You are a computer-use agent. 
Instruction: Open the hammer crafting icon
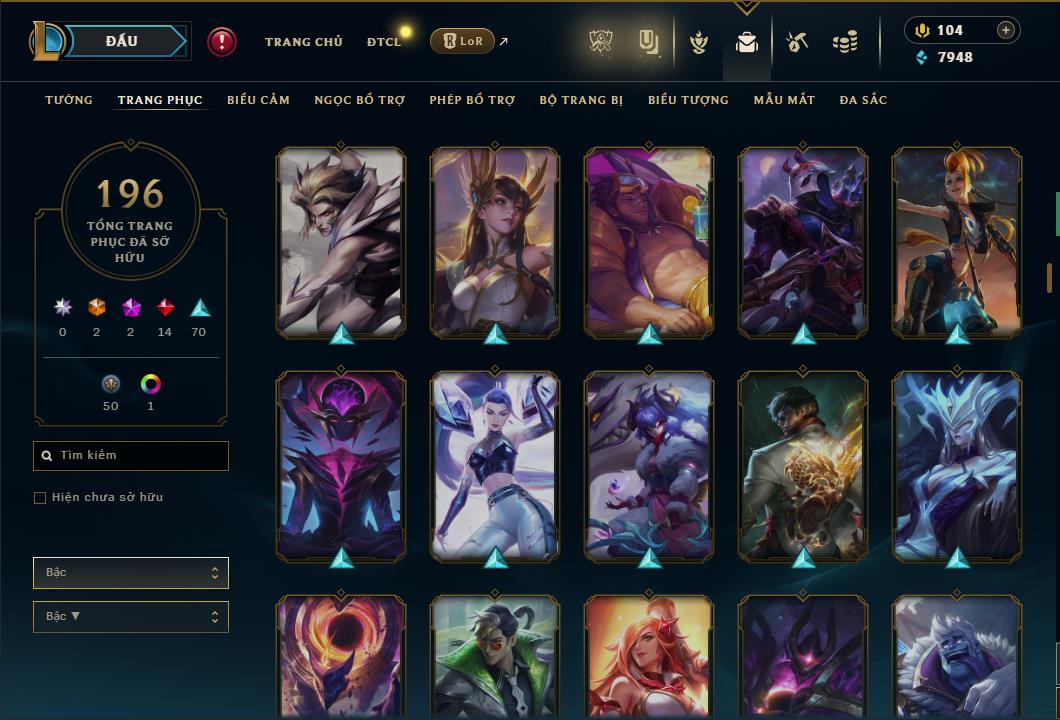pyautogui.click(x=797, y=43)
